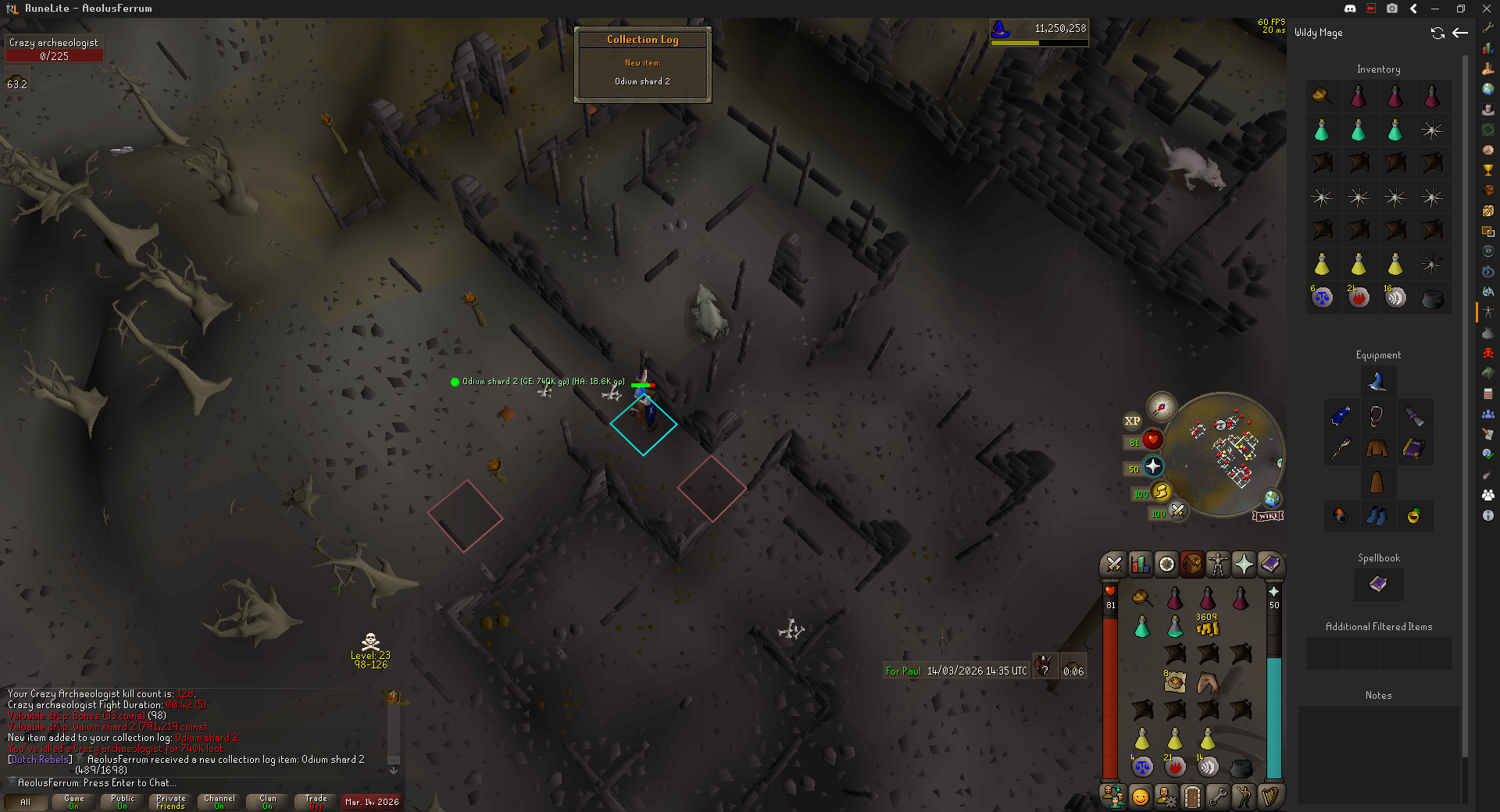Switch to the Skills tab
This screenshot has height=812, width=1500.
click(1140, 564)
